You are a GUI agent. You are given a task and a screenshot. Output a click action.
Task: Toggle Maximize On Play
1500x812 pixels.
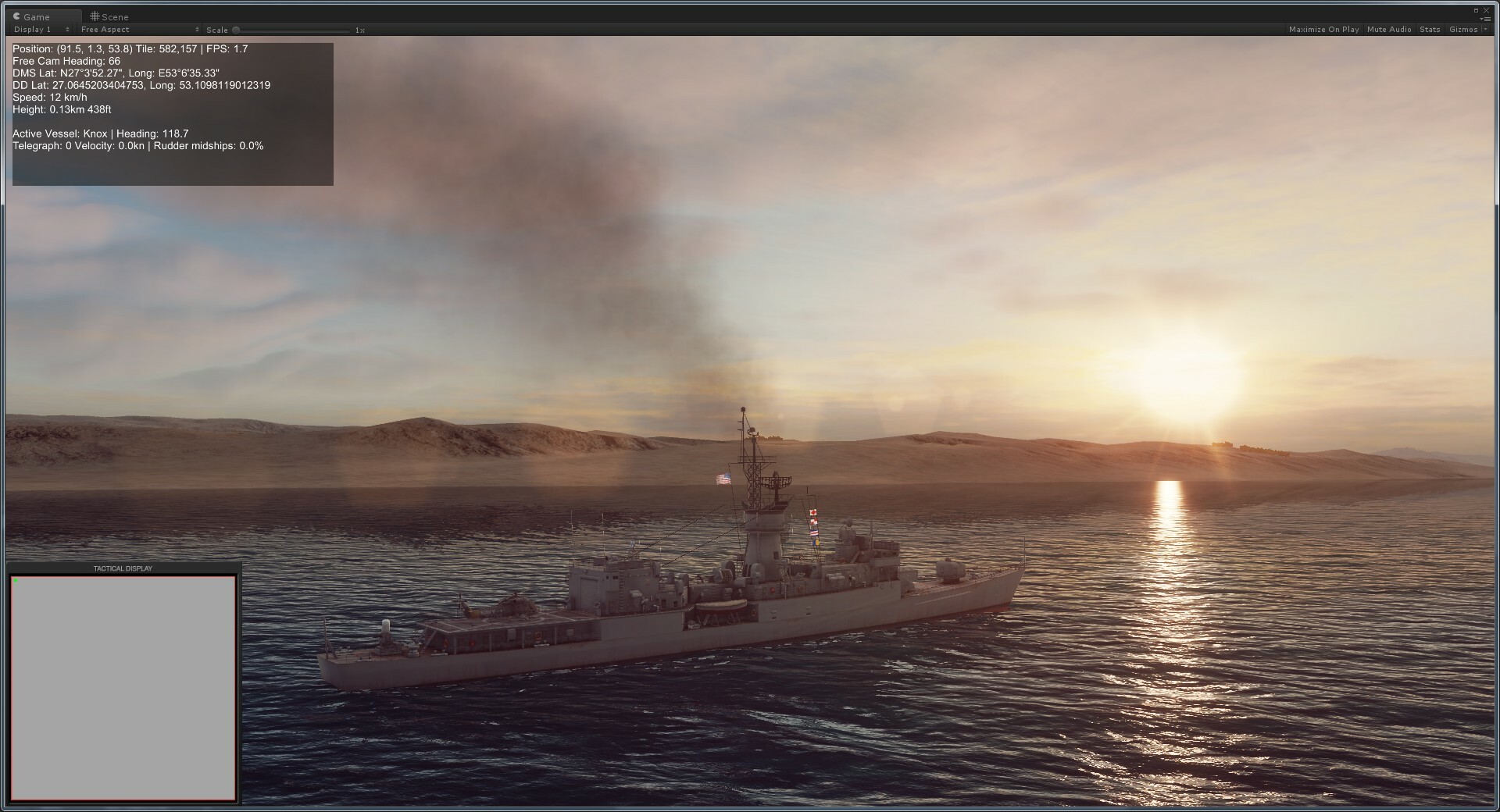(1325, 29)
